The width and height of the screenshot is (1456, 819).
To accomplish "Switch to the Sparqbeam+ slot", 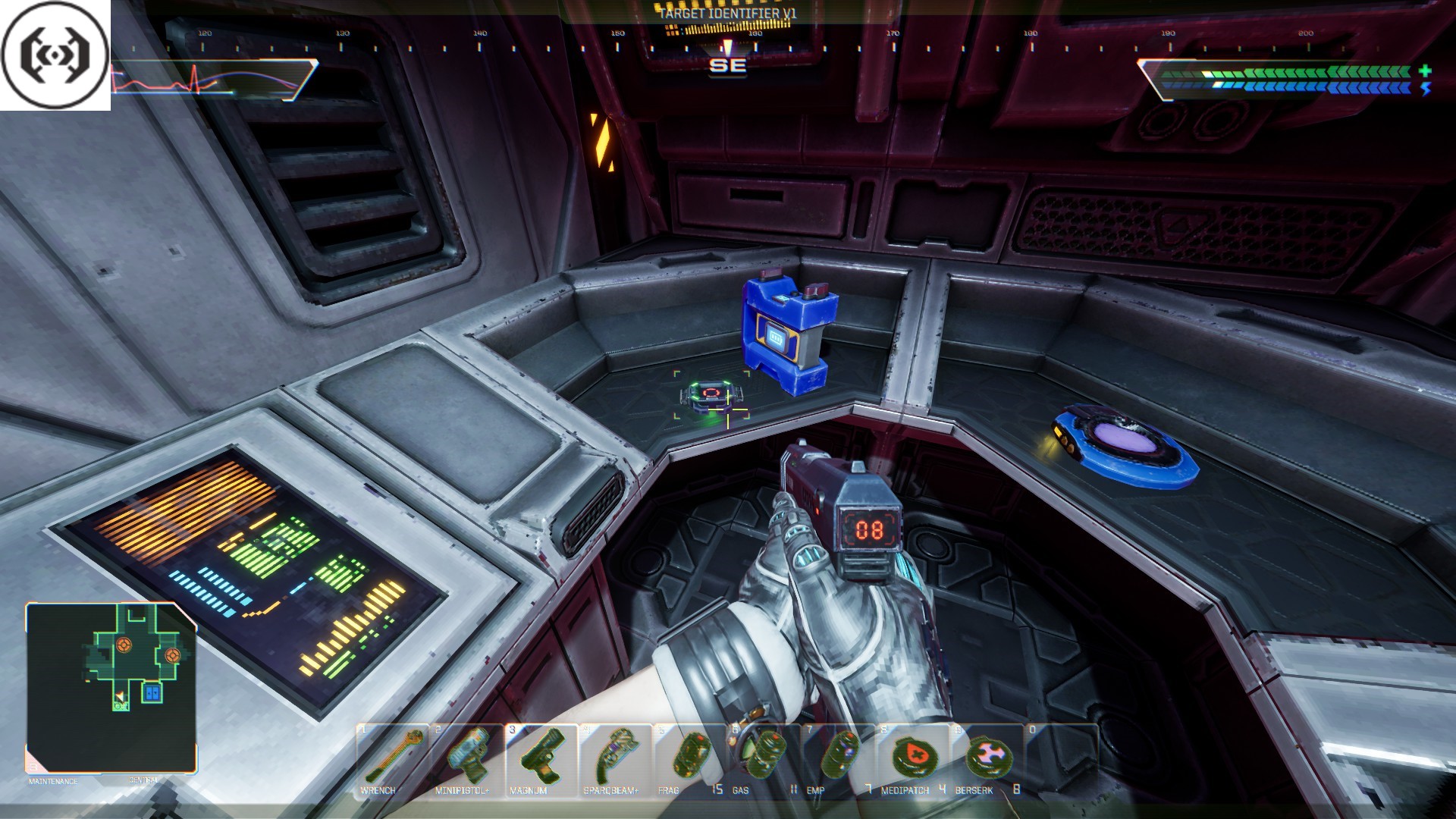I will [x=615, y=758].
